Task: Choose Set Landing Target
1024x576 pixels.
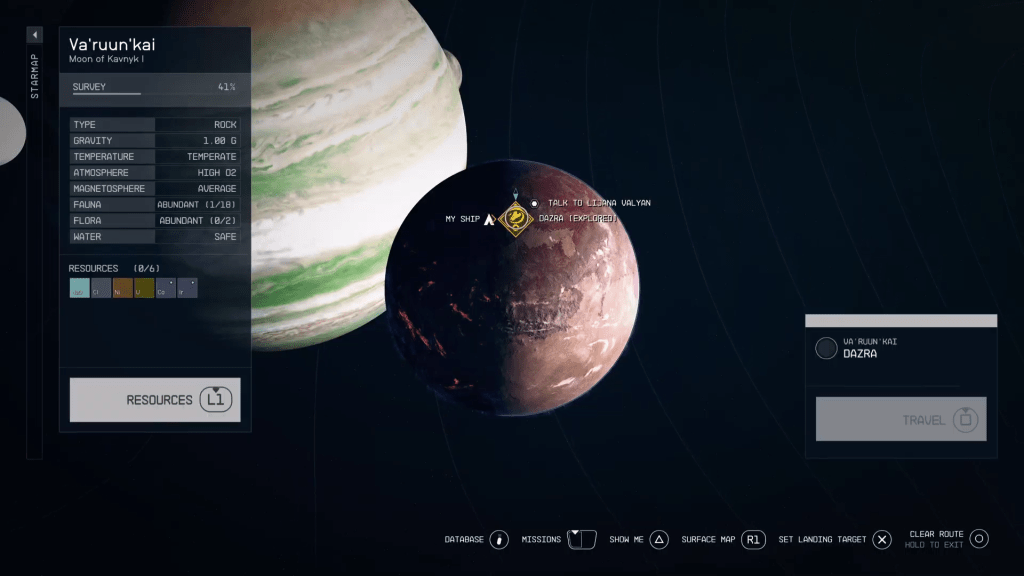Action: point(881,539)
